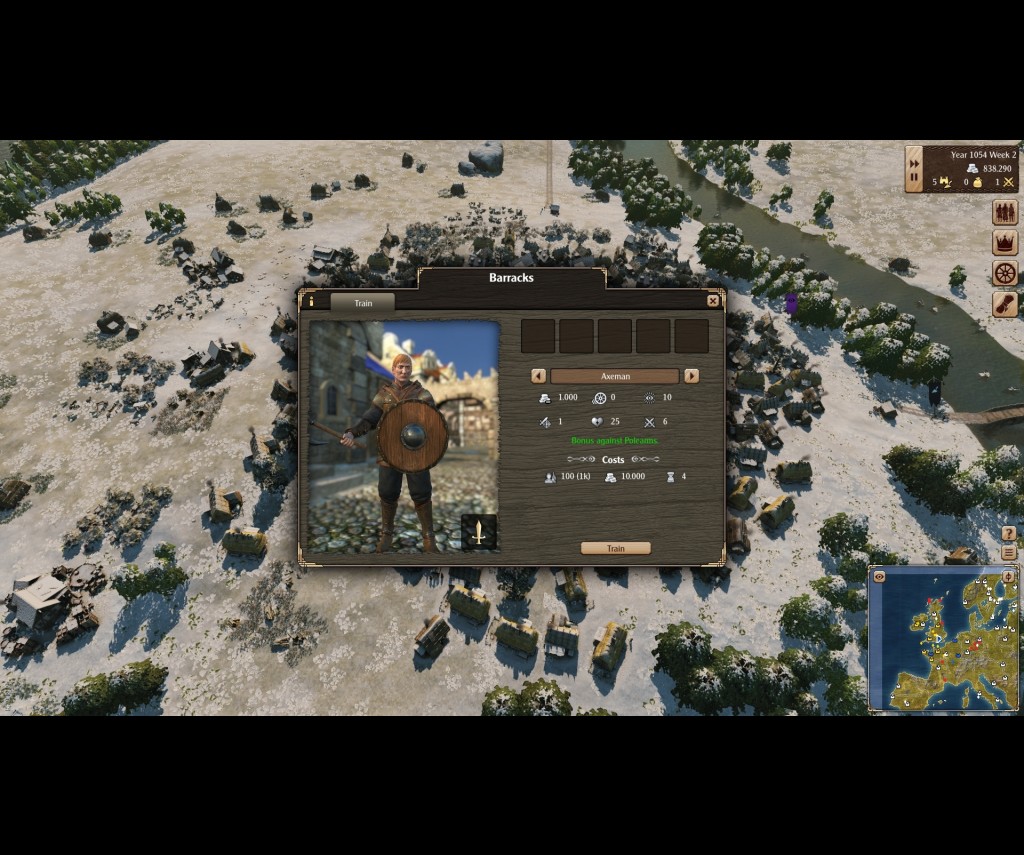Toggle the minimap eye view button
Image resolution: width=1024 pixels, height=855 pixels.
(879, 577)
